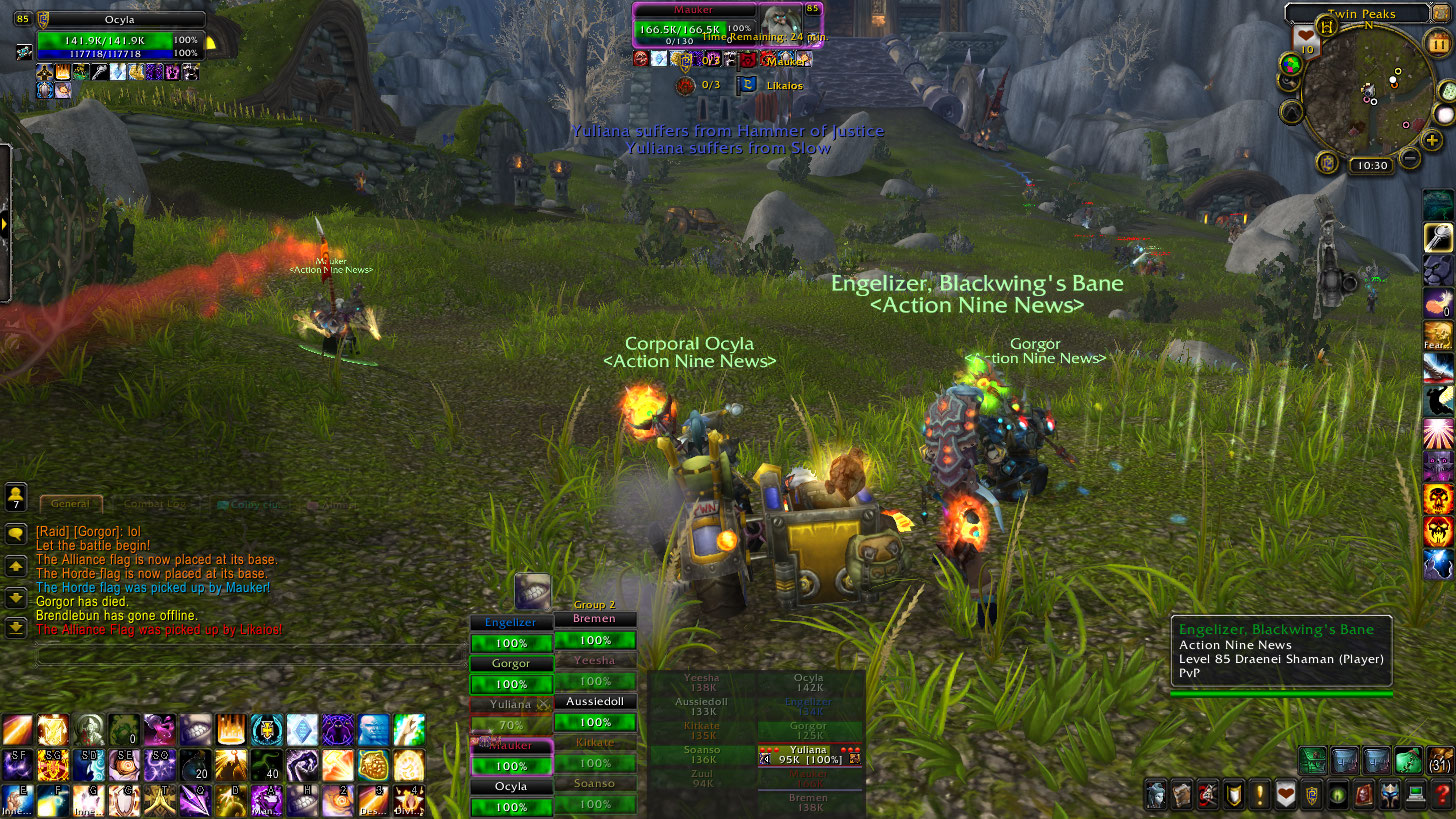Image resolution: width=1456 pixels, height=819 pixels.
Task: Zoom out the minimap with minus button
Action: click(1410, 158)
